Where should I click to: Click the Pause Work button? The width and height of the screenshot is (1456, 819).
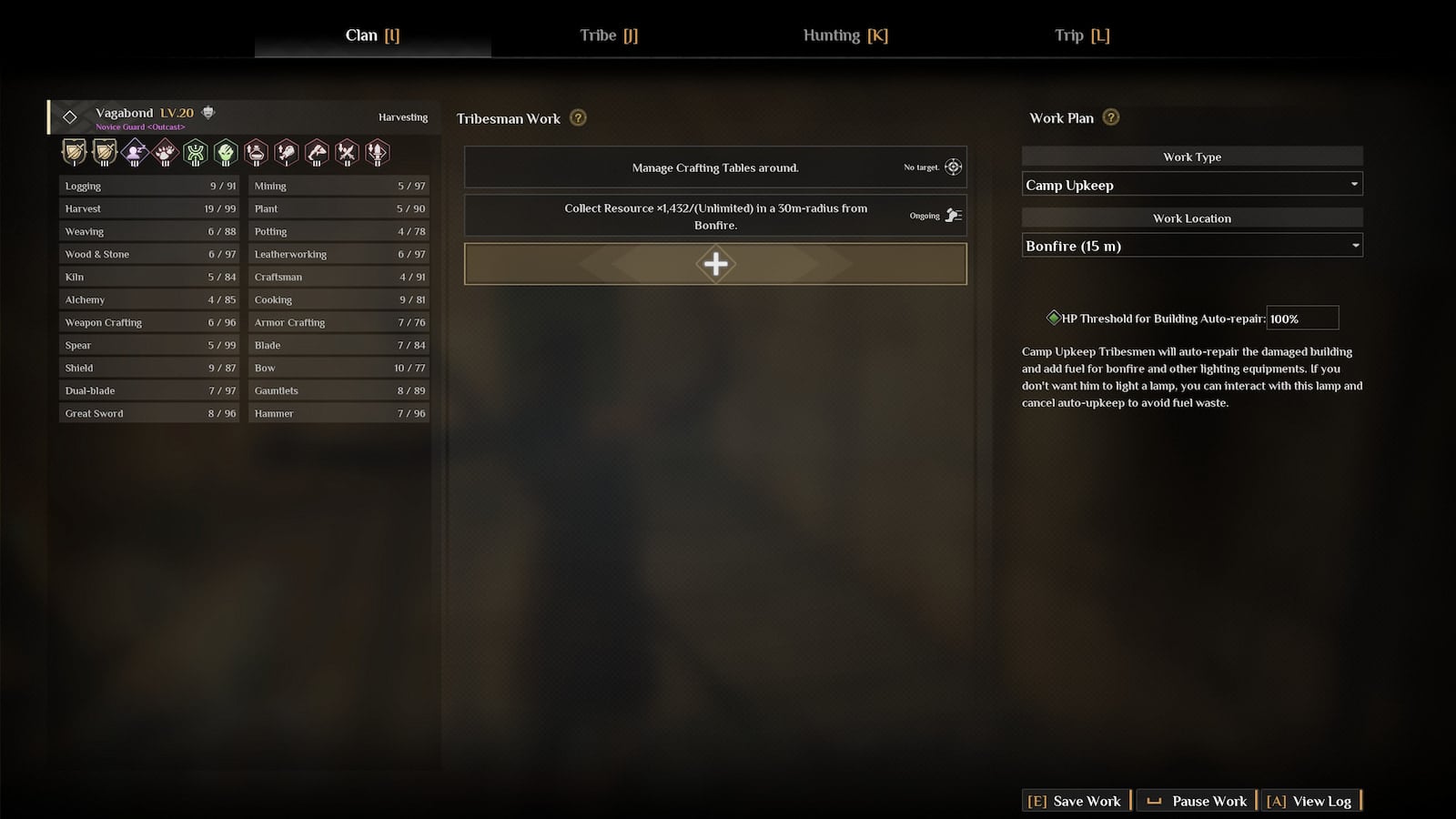1197,800
